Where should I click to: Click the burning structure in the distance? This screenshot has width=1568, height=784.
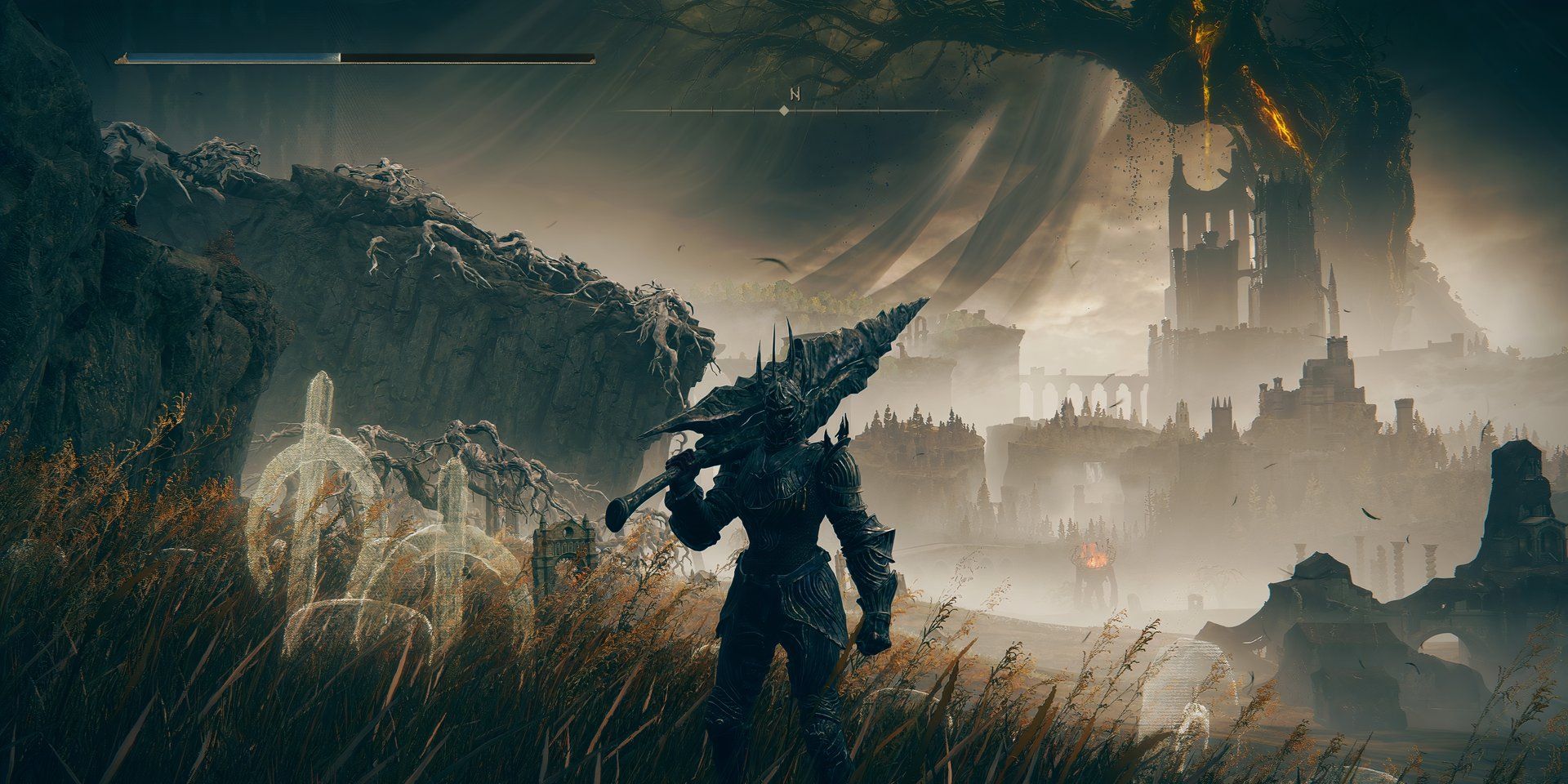[x=1093, y=555]
